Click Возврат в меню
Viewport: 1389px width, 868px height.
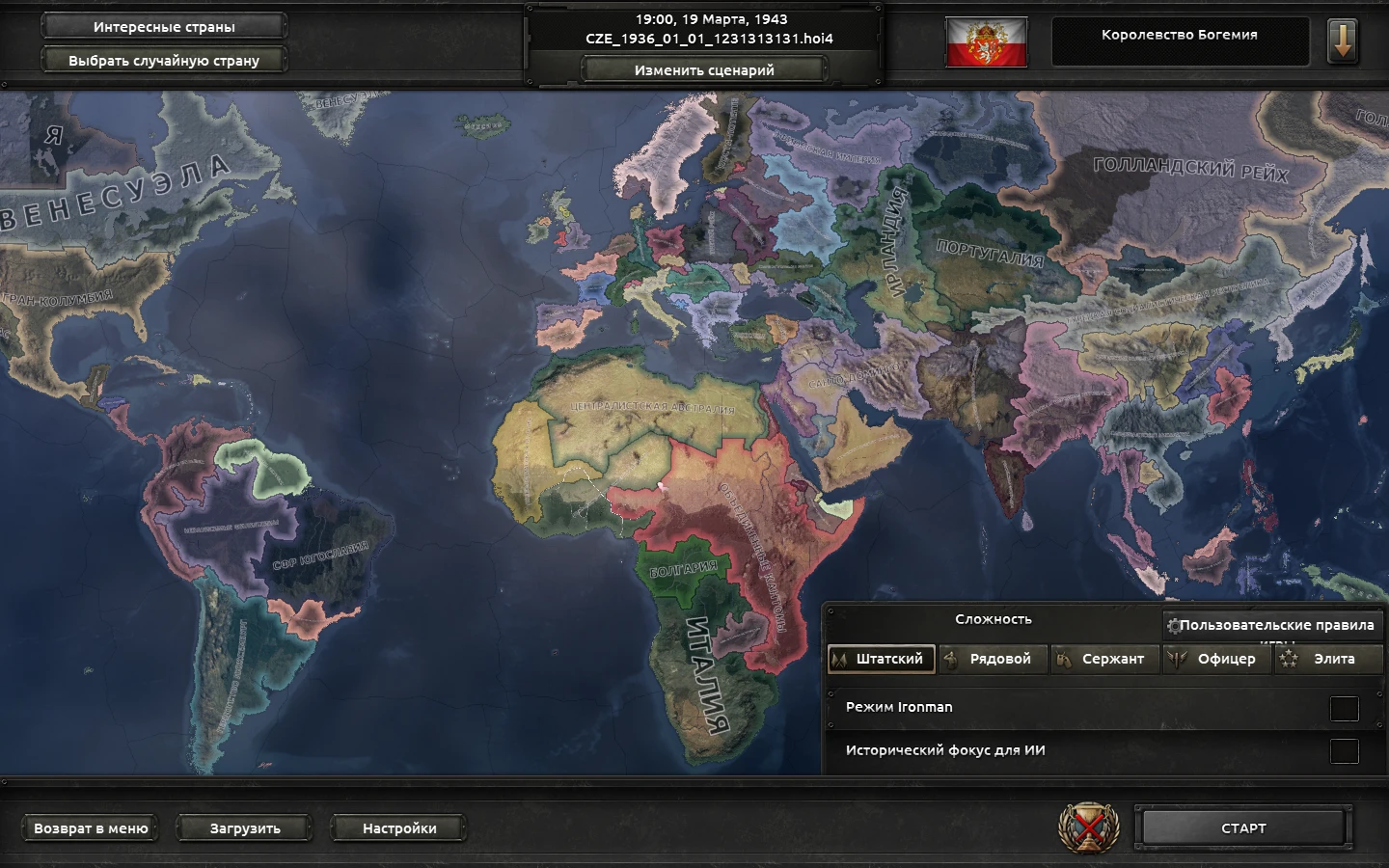[90, 827]
